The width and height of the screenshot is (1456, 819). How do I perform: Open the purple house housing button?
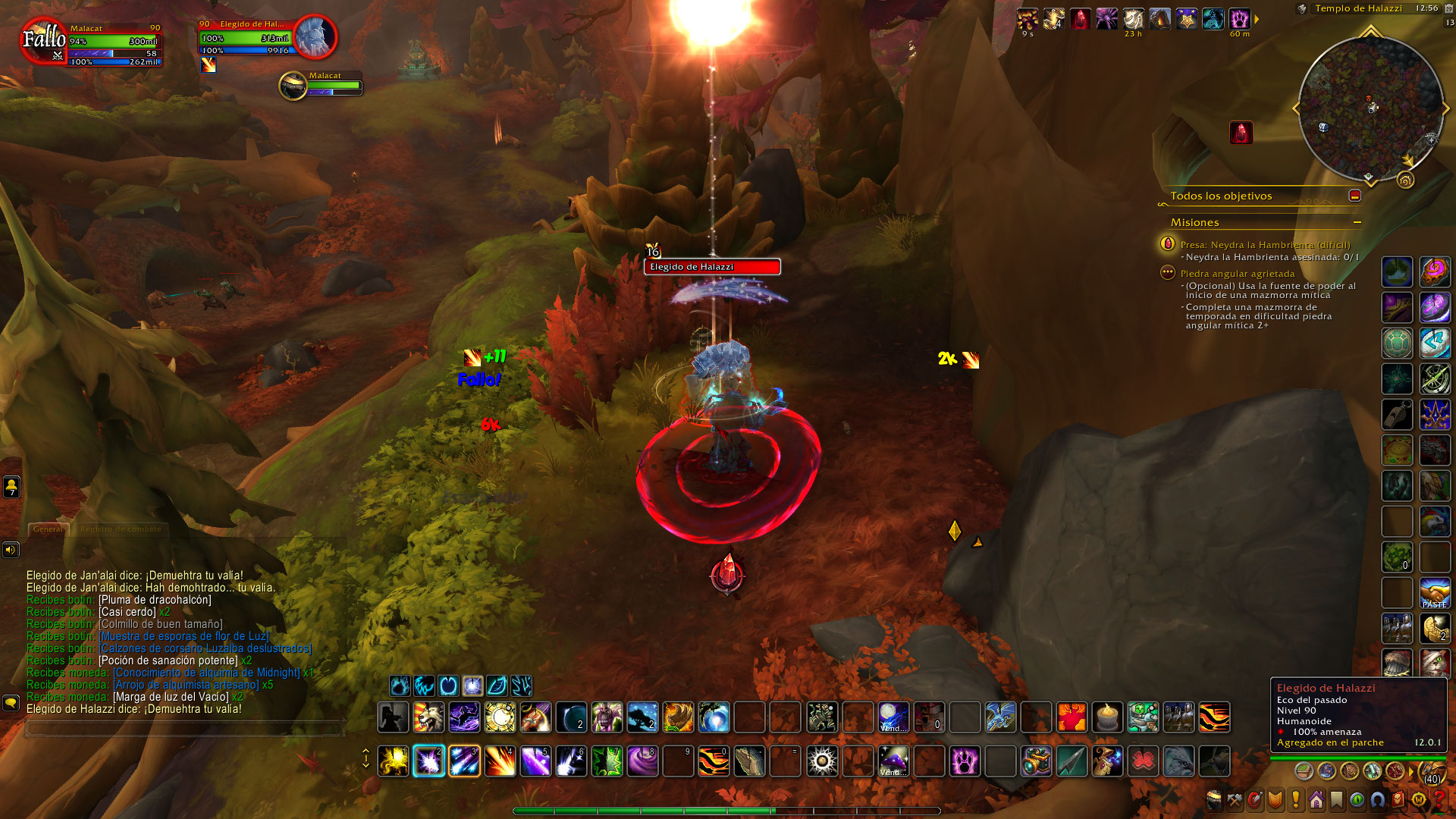coord(1316,800)
